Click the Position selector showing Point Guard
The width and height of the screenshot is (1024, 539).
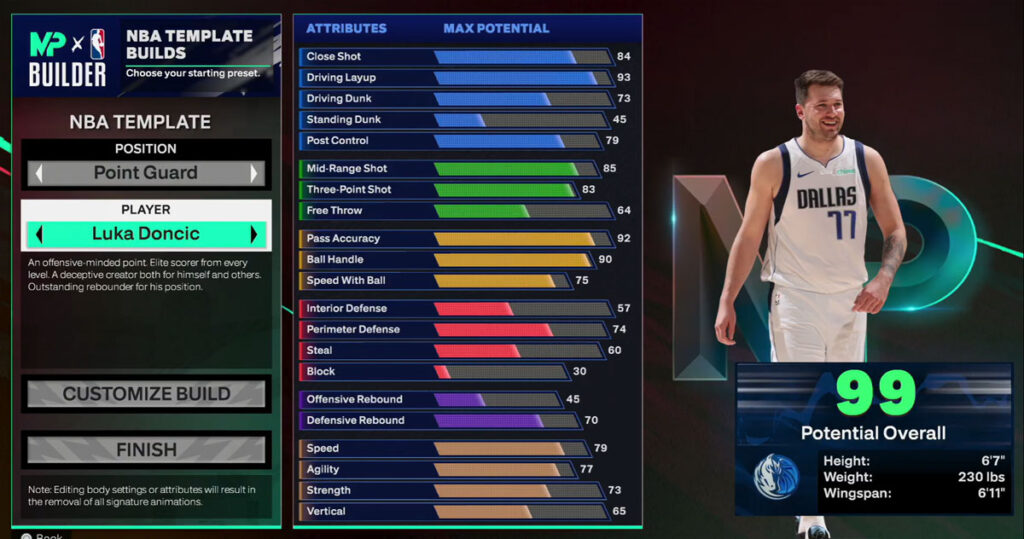146,172
